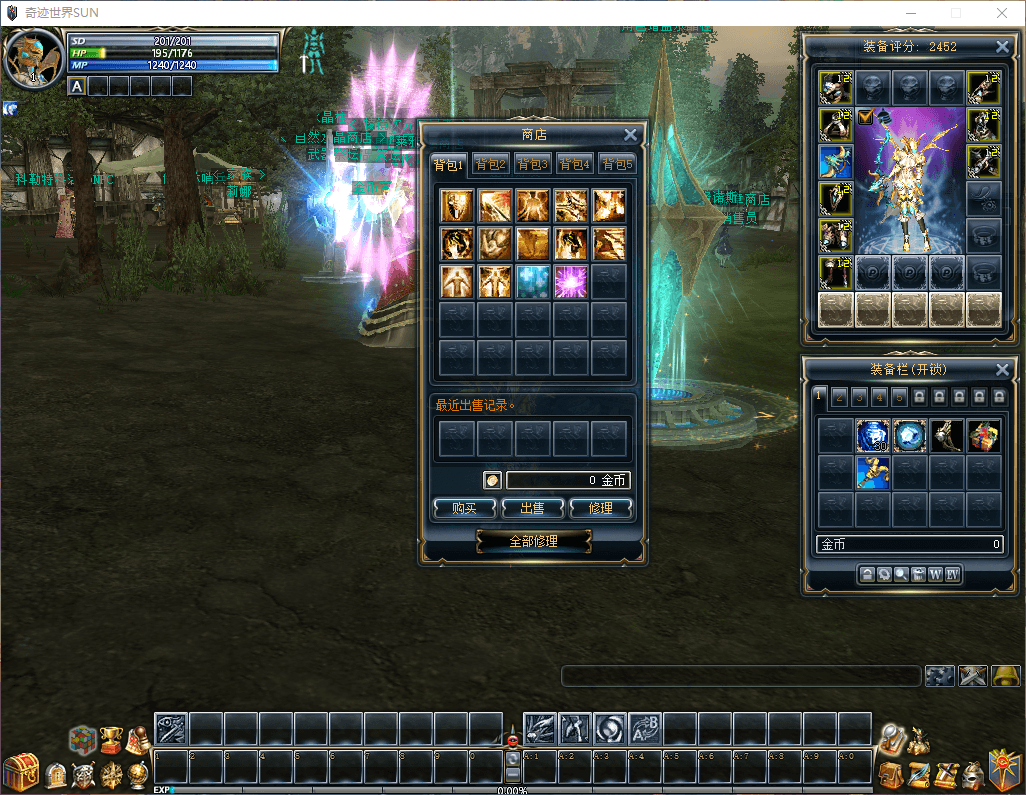Switch to inventory page 2 tab
Image resolution: width=1026 pixels, height=795 pixels.
(838, 396)
